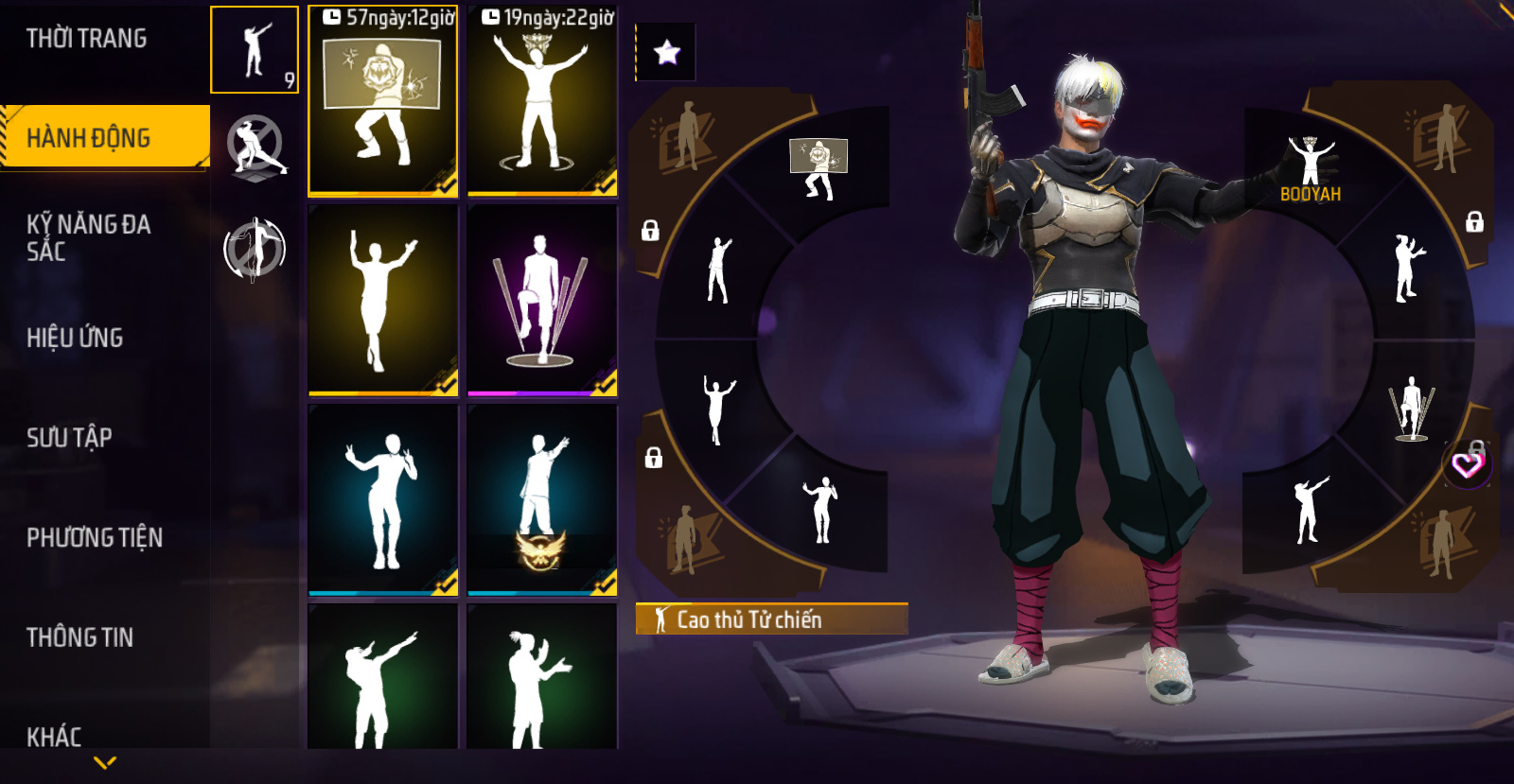
Task: Choose the emote with 57ngày:12giờ timer
Action: click(x=382, y=101)
